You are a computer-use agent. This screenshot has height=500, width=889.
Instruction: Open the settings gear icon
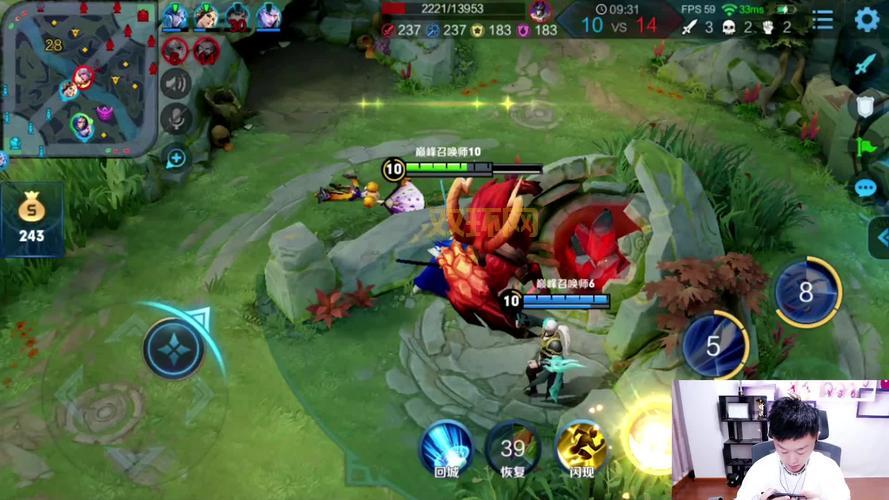[867, 19]
